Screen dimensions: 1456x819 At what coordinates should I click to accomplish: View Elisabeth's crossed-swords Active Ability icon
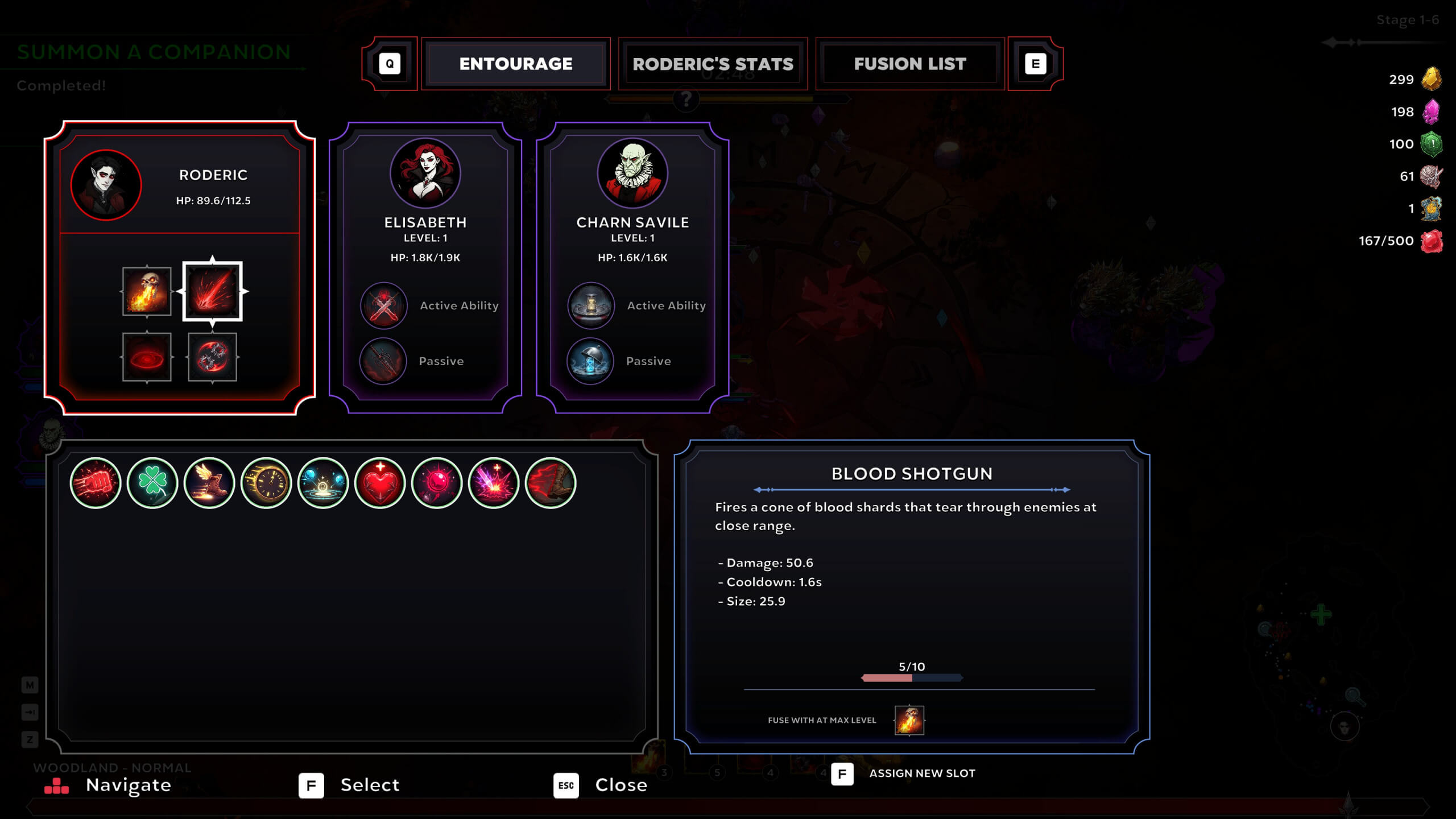tap(384, 305)
